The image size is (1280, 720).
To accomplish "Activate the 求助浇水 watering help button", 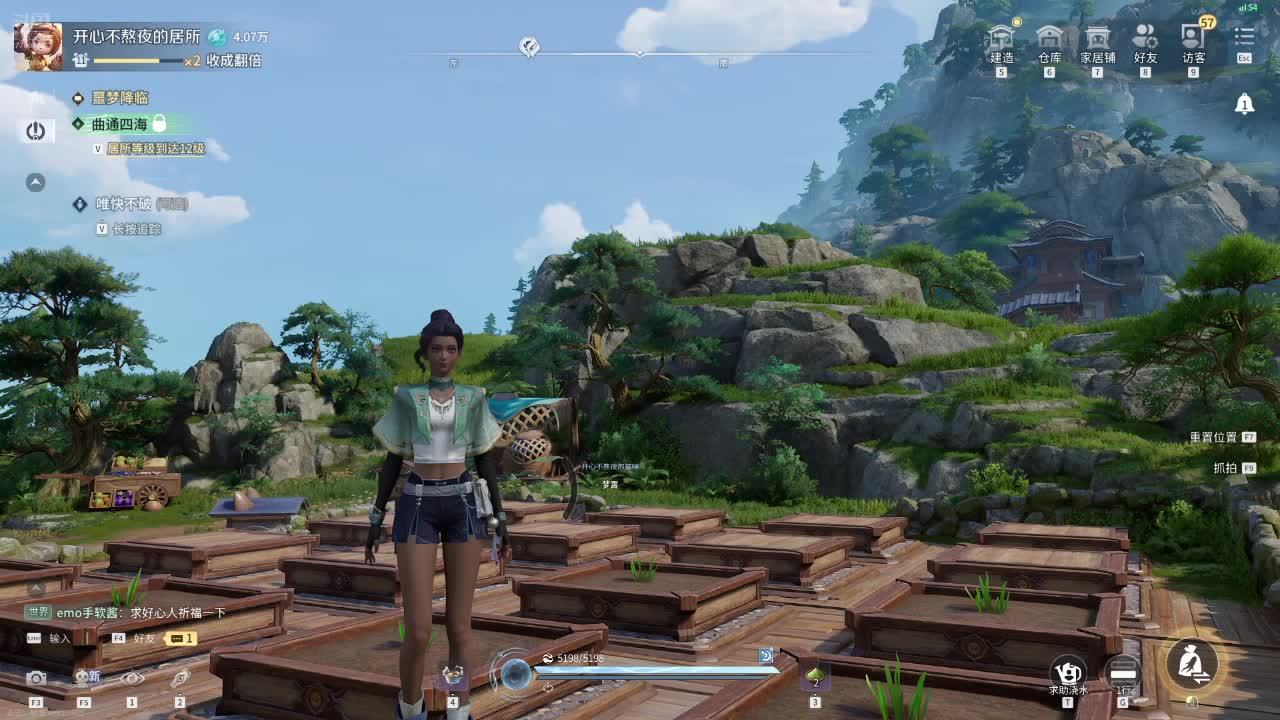I will point(1068,670).
